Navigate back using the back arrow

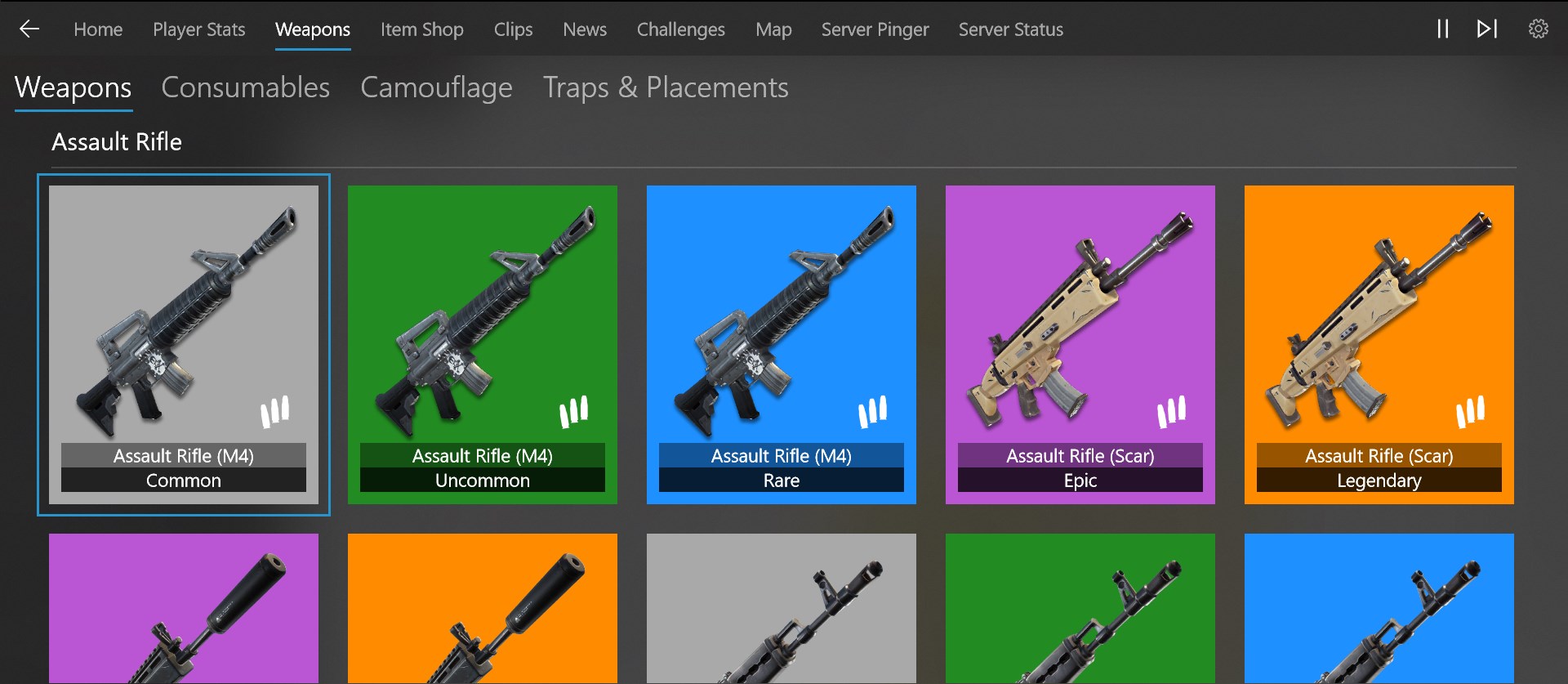click(29, 29)
